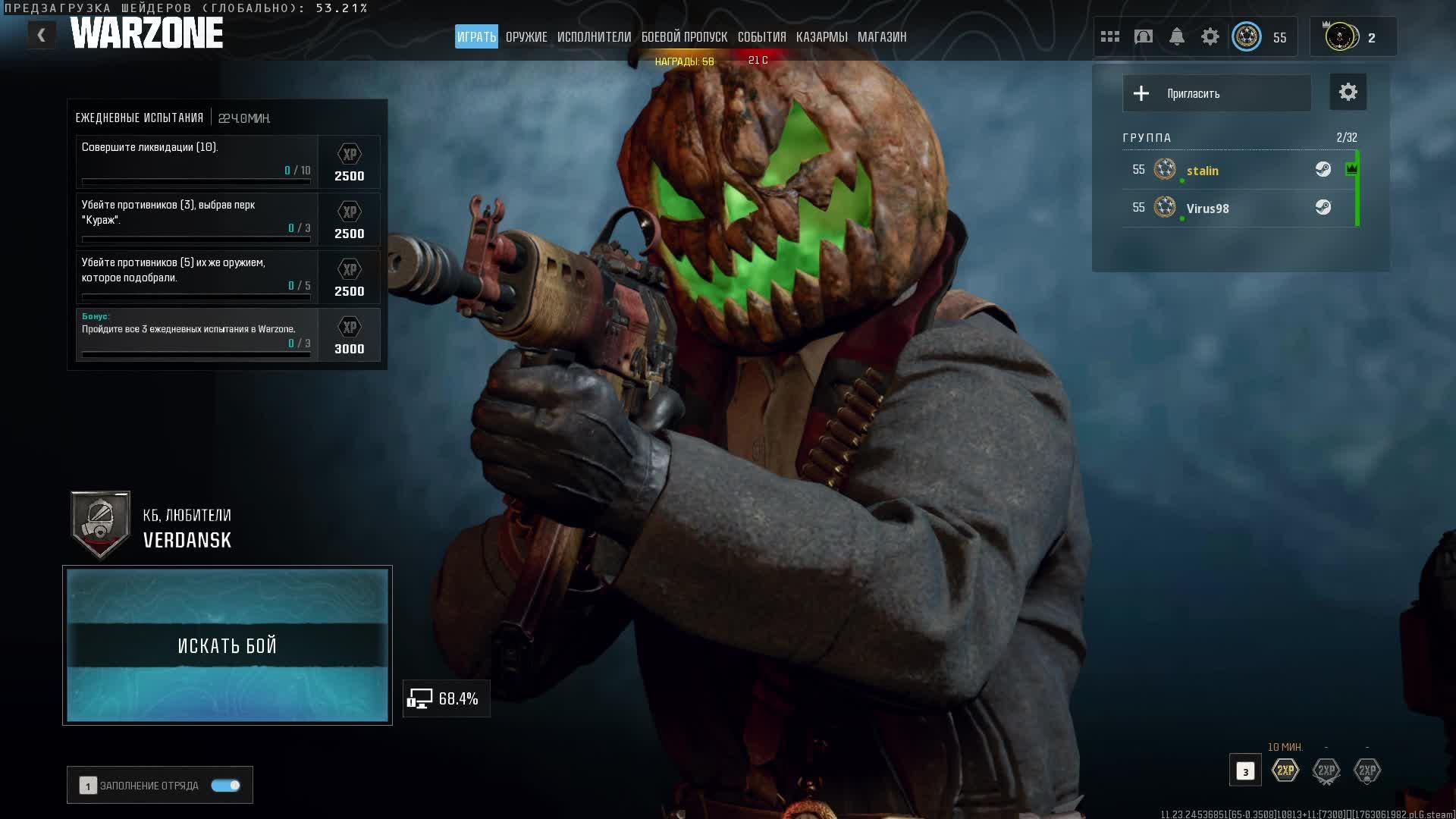The height and width of the screenshot is (819, 1456).
Task: Open the ИСПОЛНИТЕЛИ tab
Action: point(594,37)
